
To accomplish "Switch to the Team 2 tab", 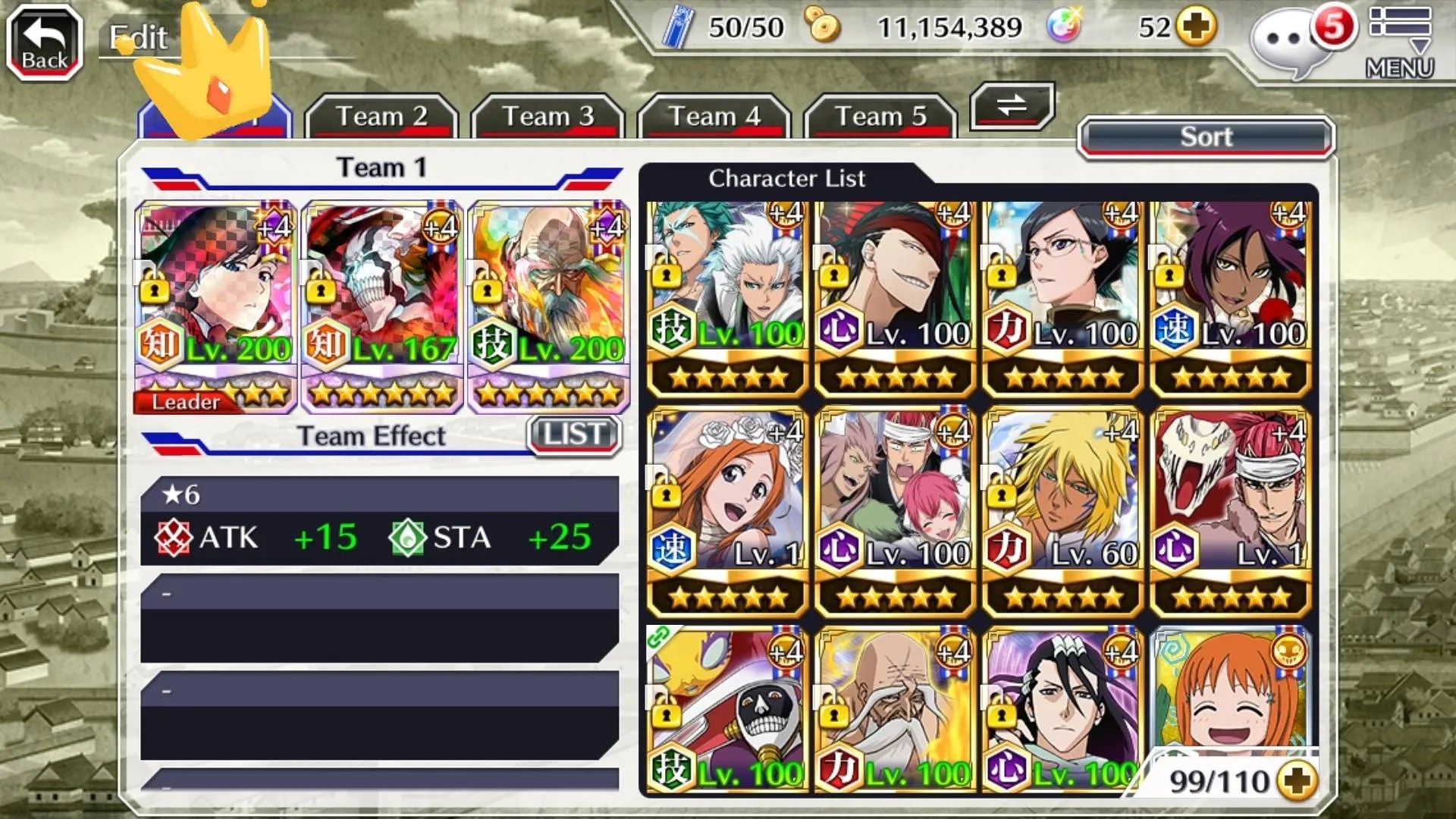I will pyautogui.click(x=381, y=117).
